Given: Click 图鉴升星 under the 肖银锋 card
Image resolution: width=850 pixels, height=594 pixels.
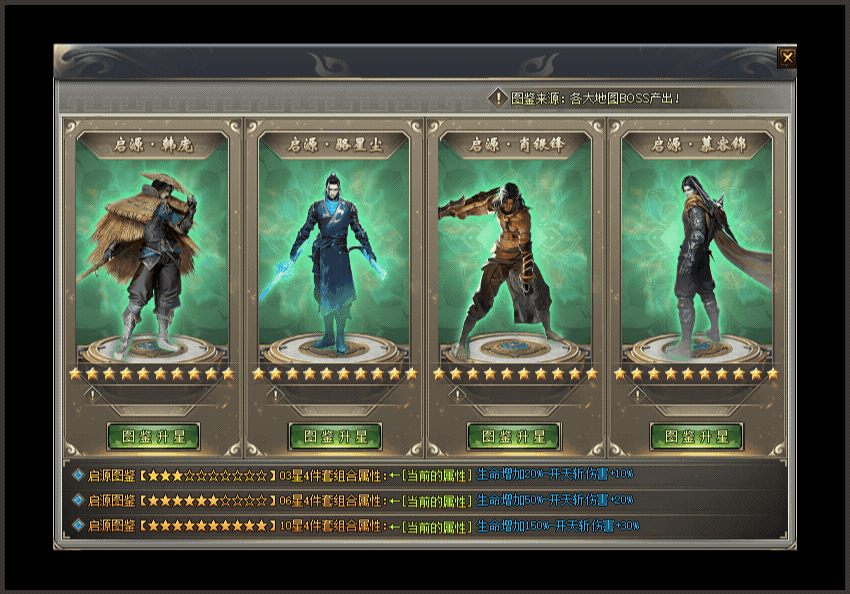Looking at the screenshot, I should click(x=514, y=437).
